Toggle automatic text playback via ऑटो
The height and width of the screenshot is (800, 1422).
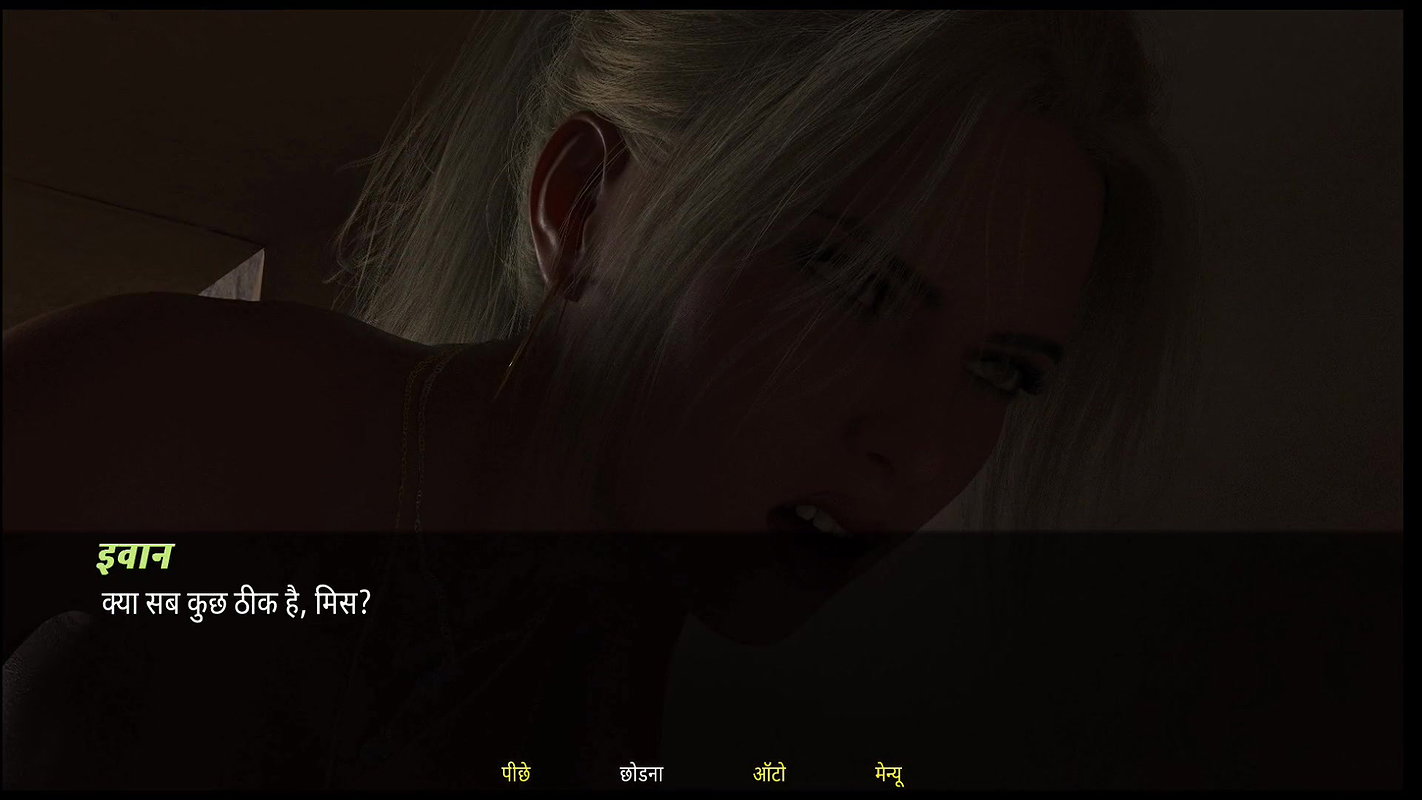pos(769,772)
